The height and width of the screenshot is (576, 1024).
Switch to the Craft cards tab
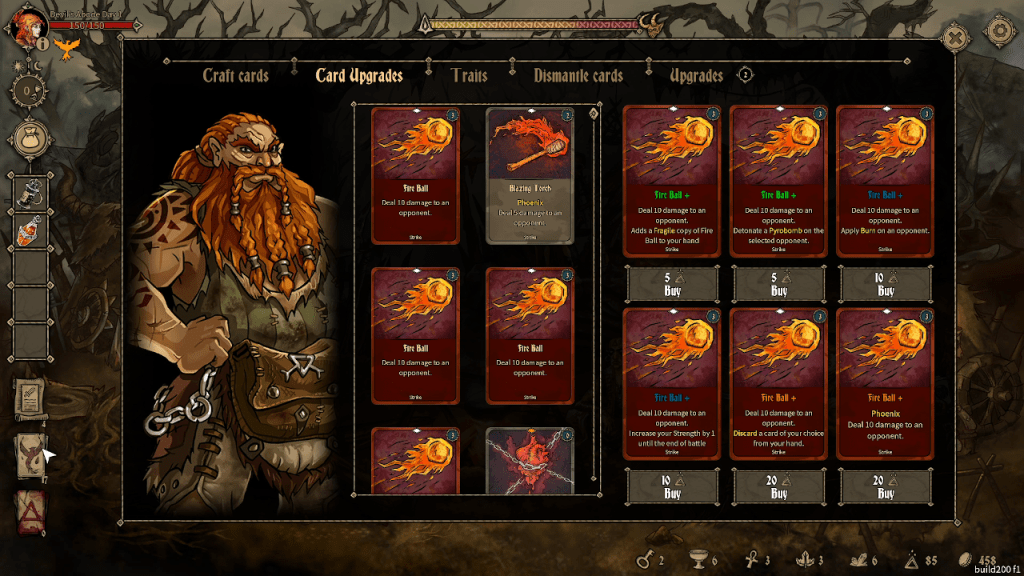tap(236, 76)
